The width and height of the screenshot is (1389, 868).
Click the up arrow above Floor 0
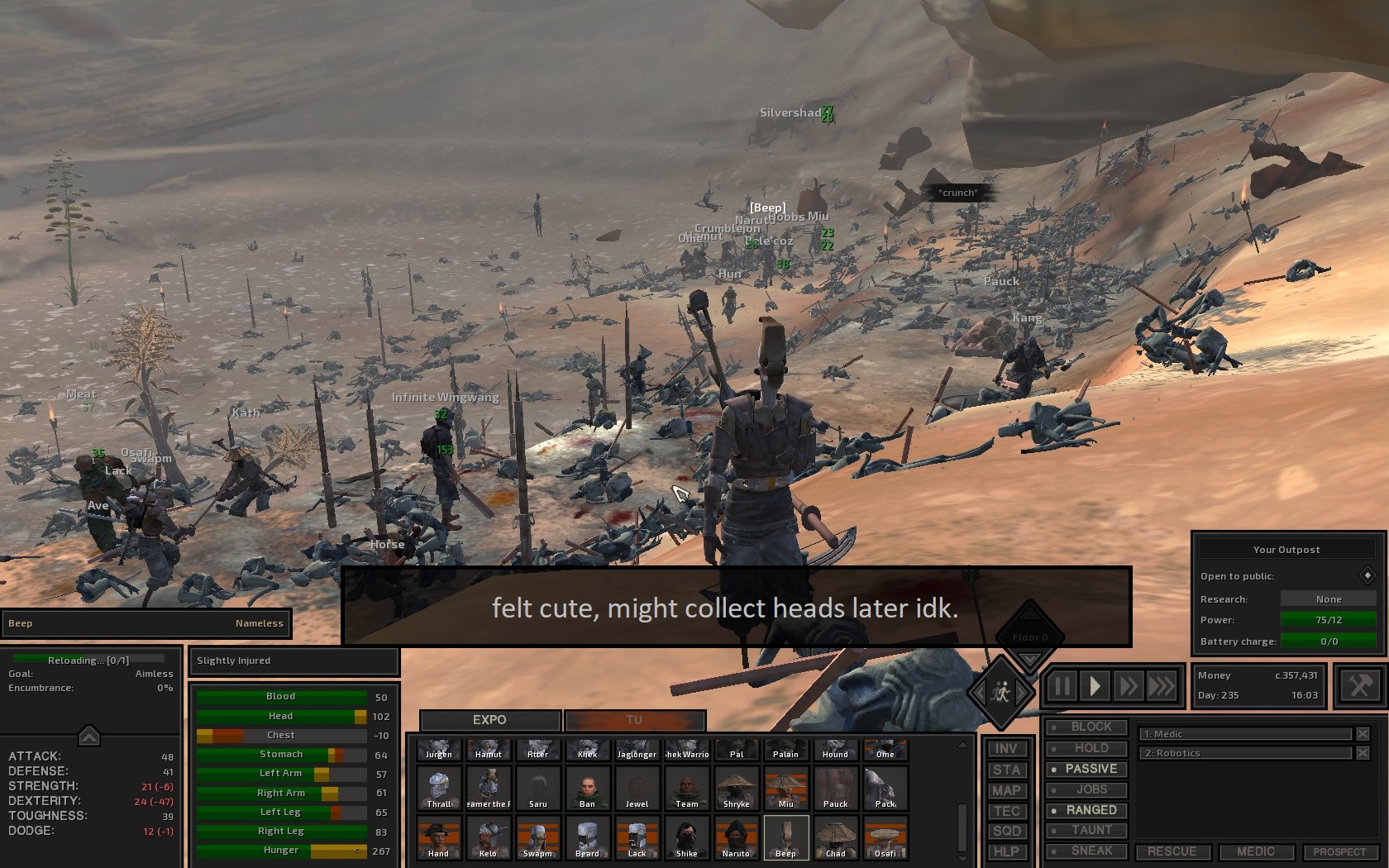1029,615
